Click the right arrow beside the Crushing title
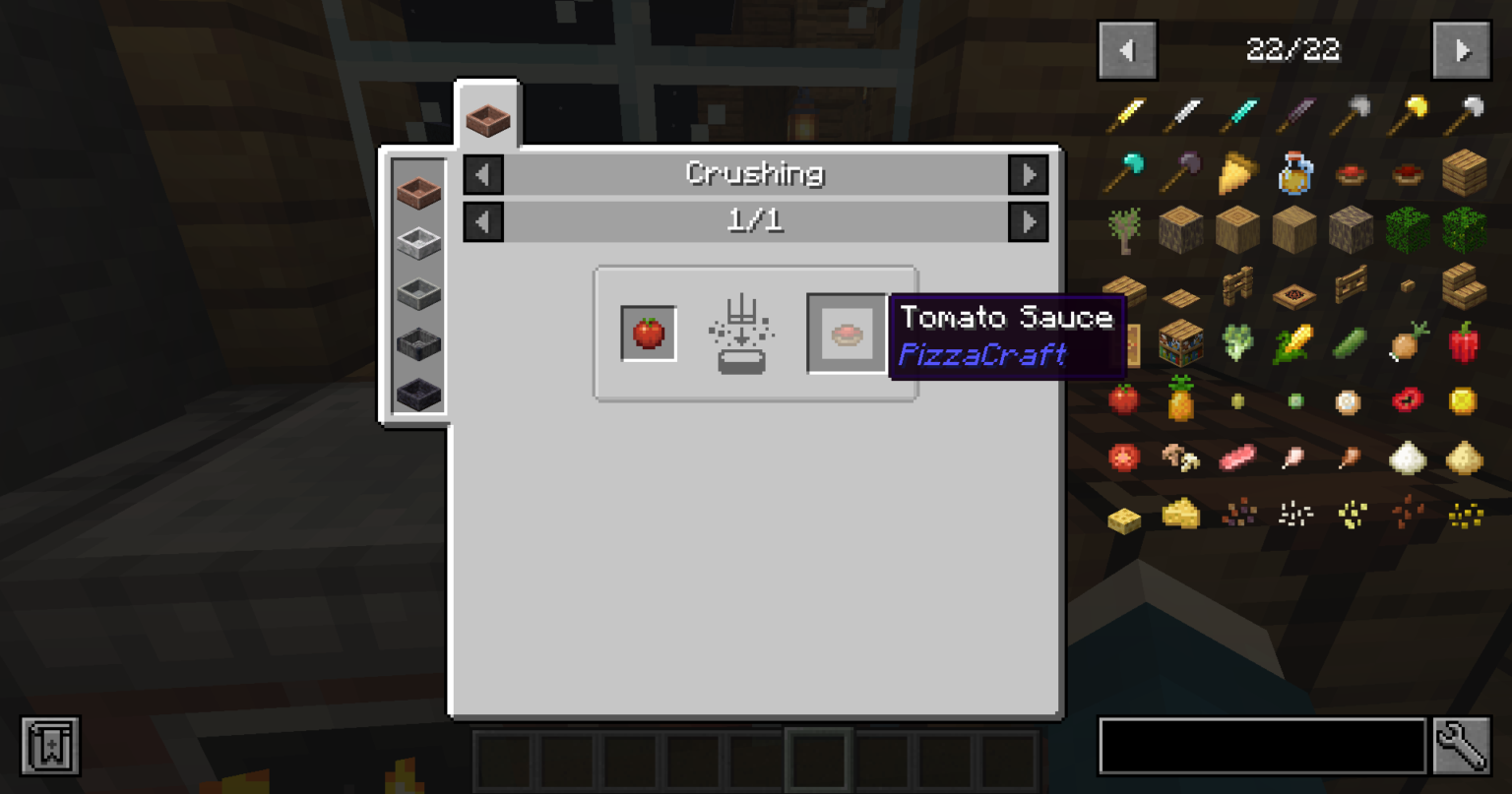1512x794 pixels. click(x=1030, y=174)
